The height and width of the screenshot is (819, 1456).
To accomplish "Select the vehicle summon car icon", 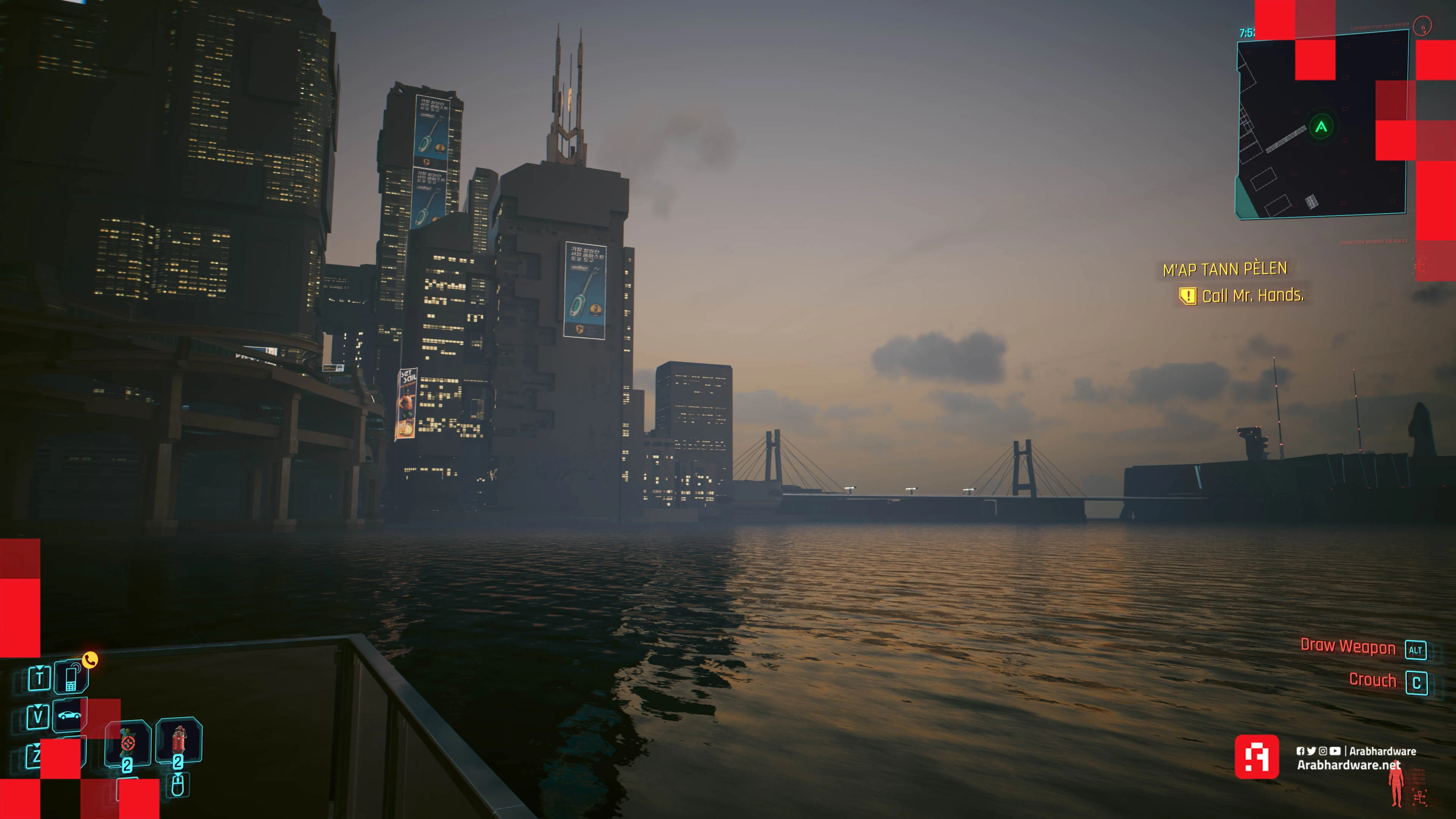I will tap(69, 715).
